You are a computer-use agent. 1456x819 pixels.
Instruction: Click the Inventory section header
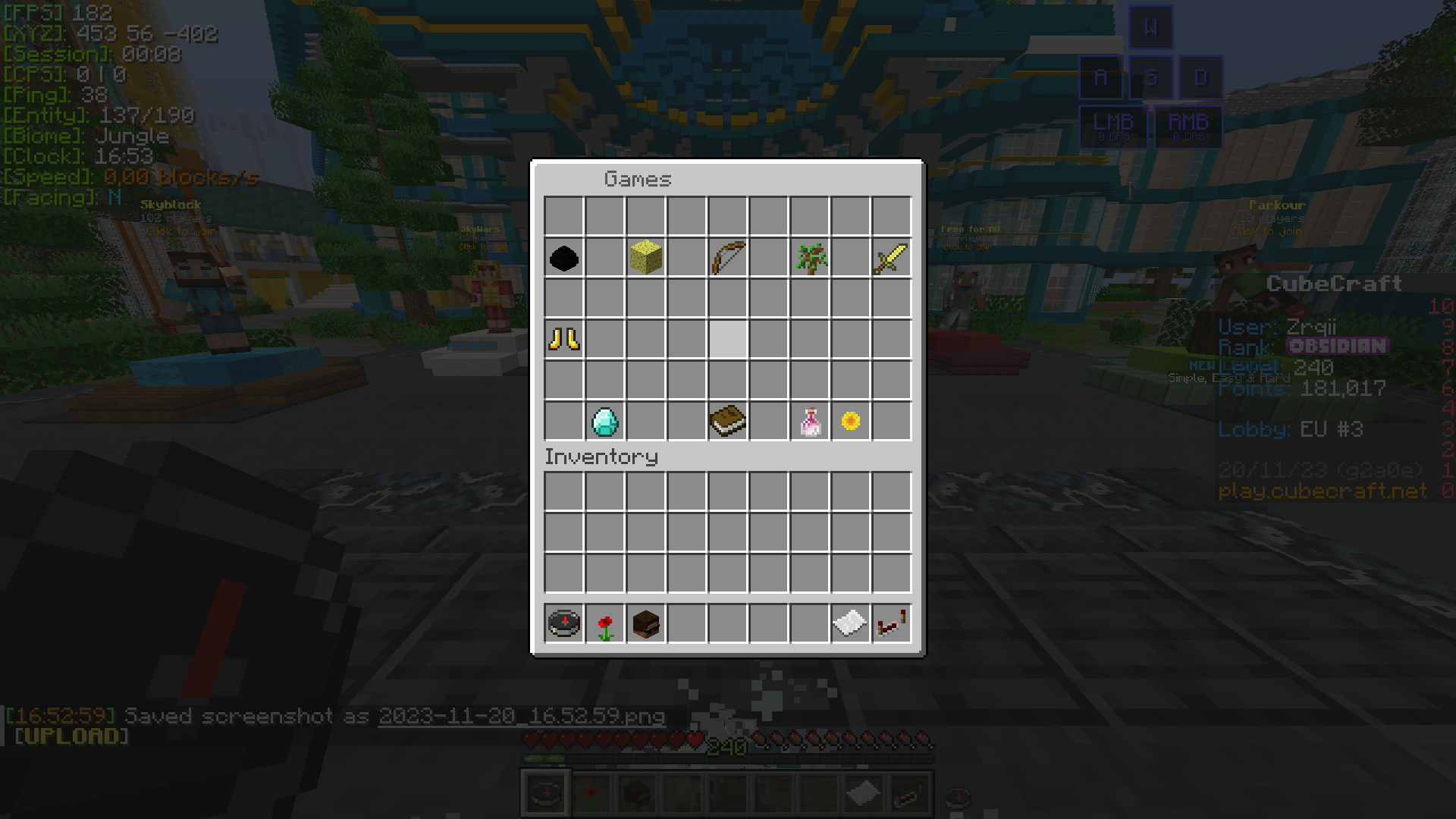tap(601, 457)
